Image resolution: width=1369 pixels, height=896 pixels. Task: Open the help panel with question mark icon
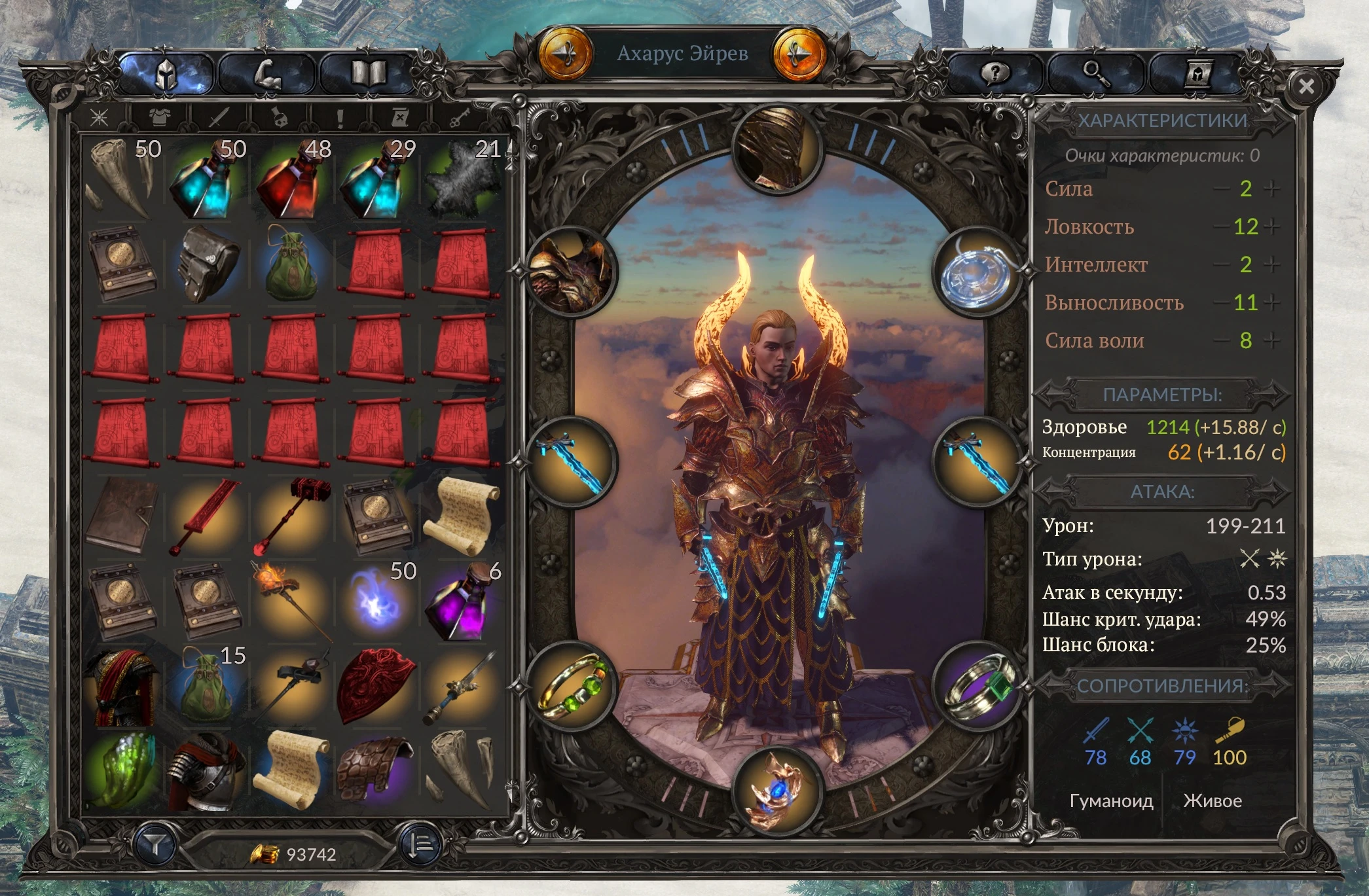(996, 73)
